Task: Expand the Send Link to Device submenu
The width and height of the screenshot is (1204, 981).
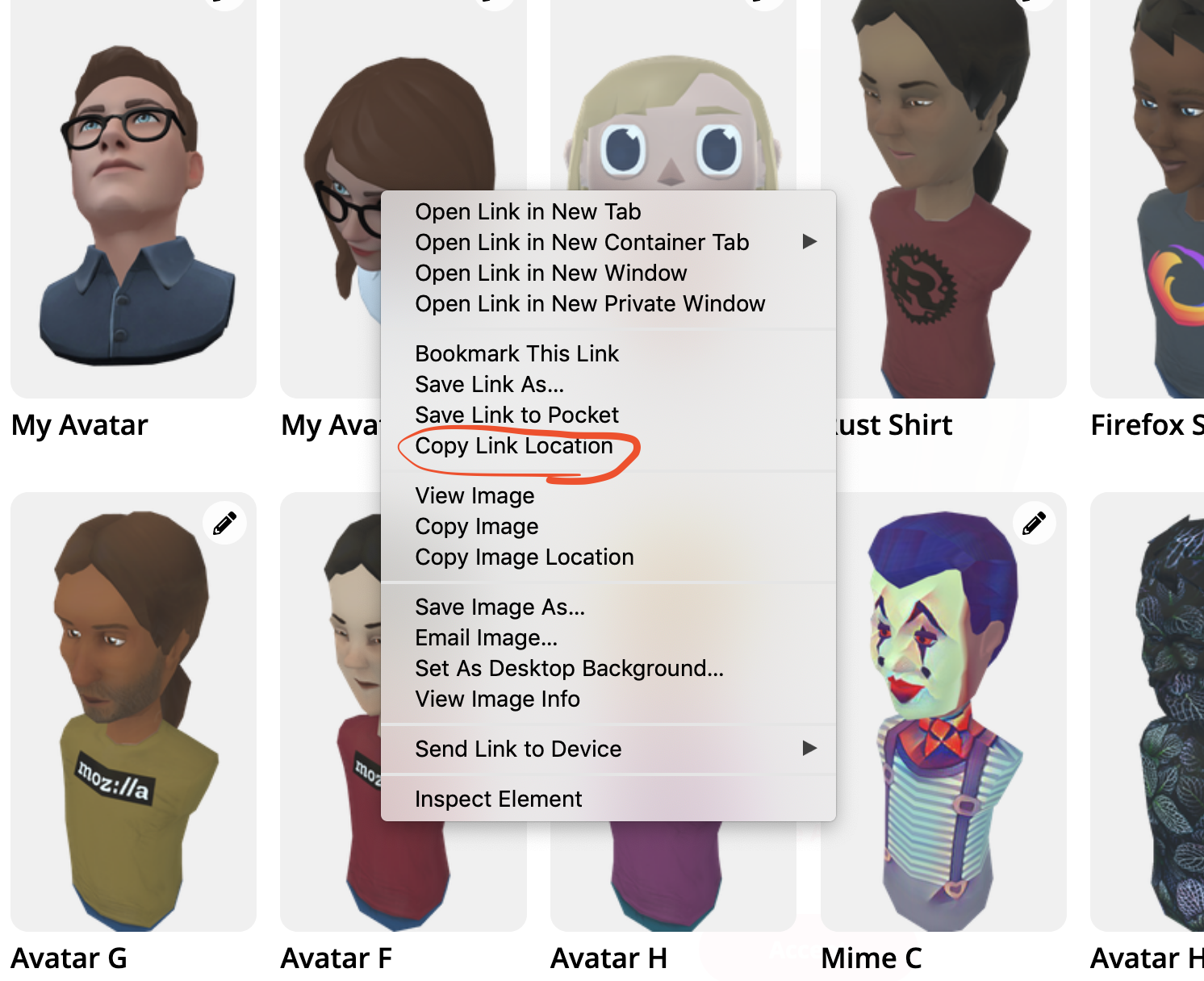Action: pyautogui.click(x=809, y=749)
